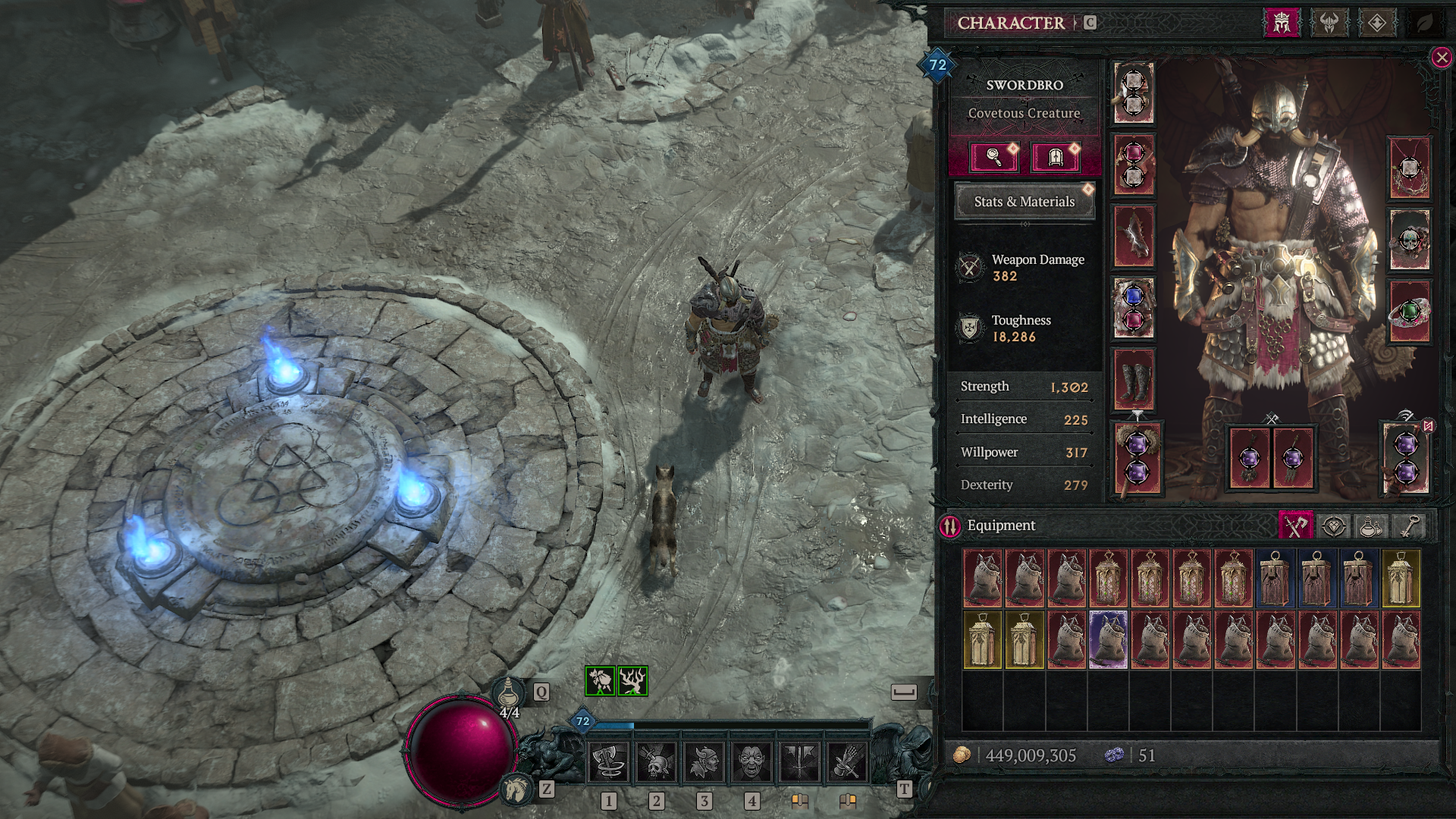Use the healing potion icon
The width and height of the screenshot is (1456, 819).
(507, 692)
